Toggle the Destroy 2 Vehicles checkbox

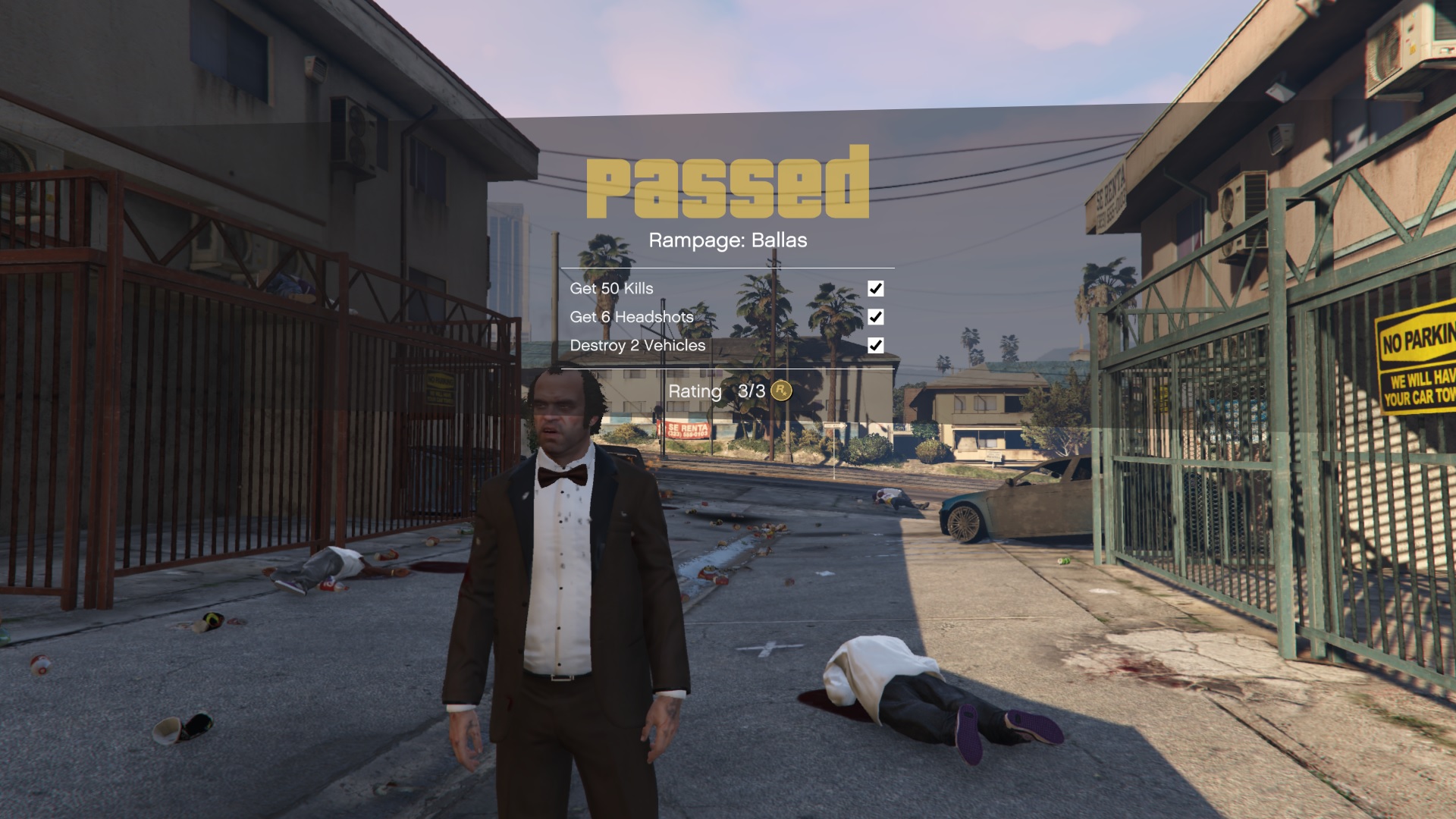click(x=877, y=346)
